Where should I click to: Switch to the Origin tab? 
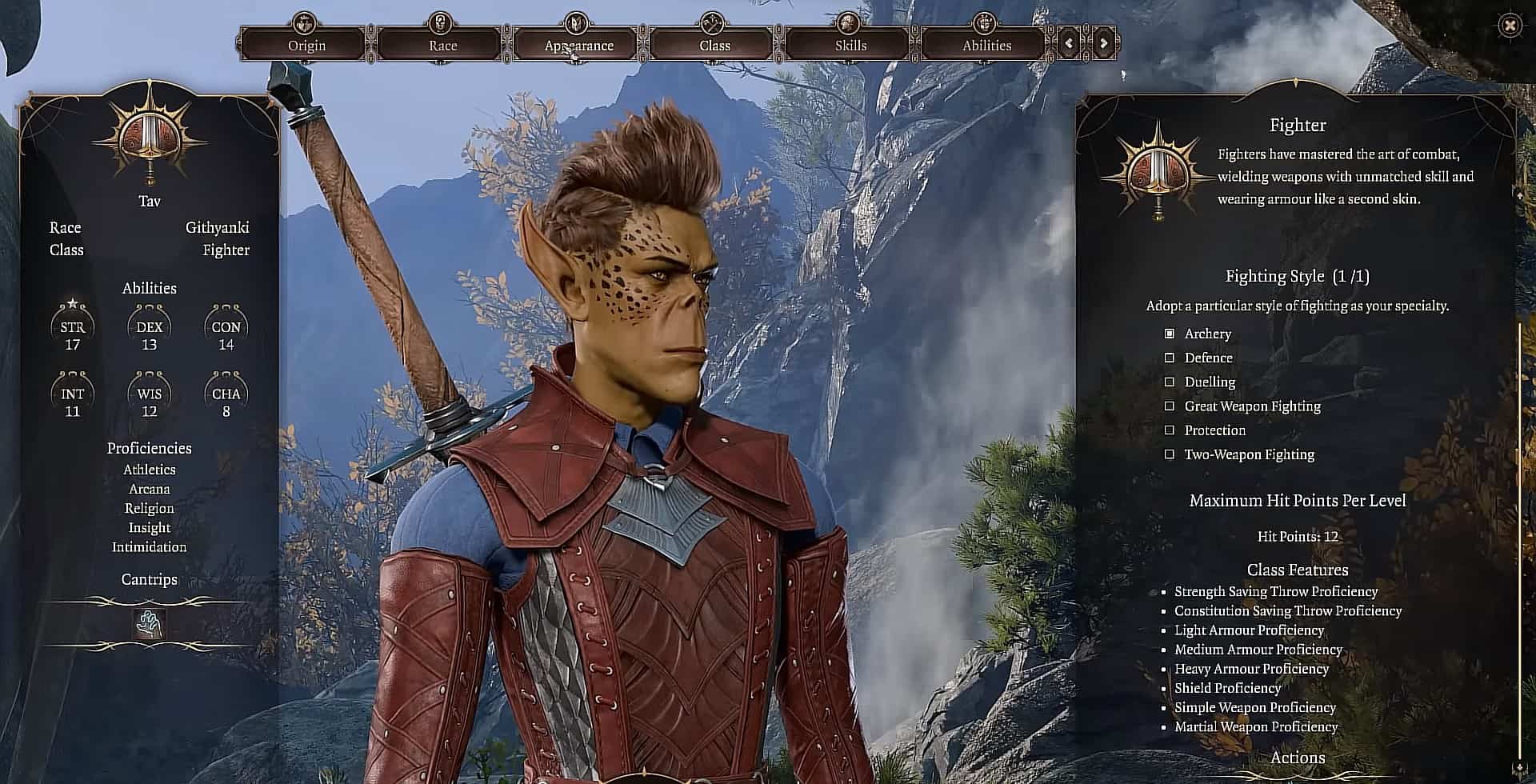(306, 45)
